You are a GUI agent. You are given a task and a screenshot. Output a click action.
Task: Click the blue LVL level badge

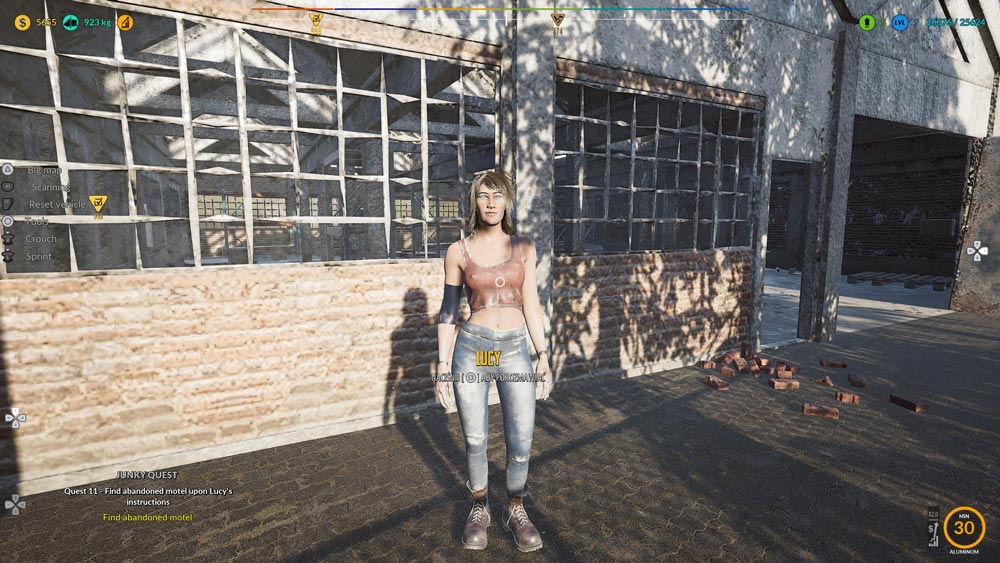tap(900, 22)
